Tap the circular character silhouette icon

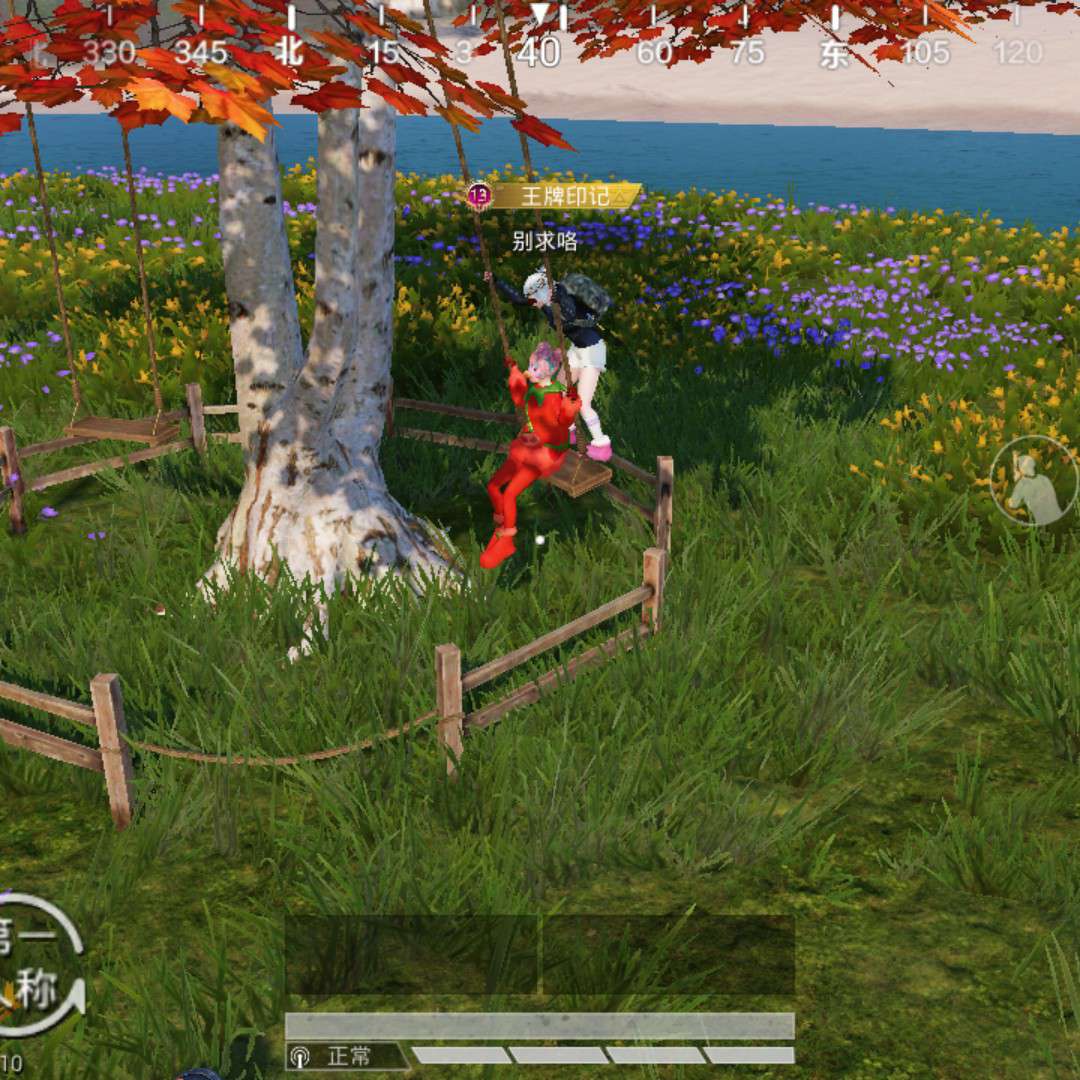(1034, 481)
